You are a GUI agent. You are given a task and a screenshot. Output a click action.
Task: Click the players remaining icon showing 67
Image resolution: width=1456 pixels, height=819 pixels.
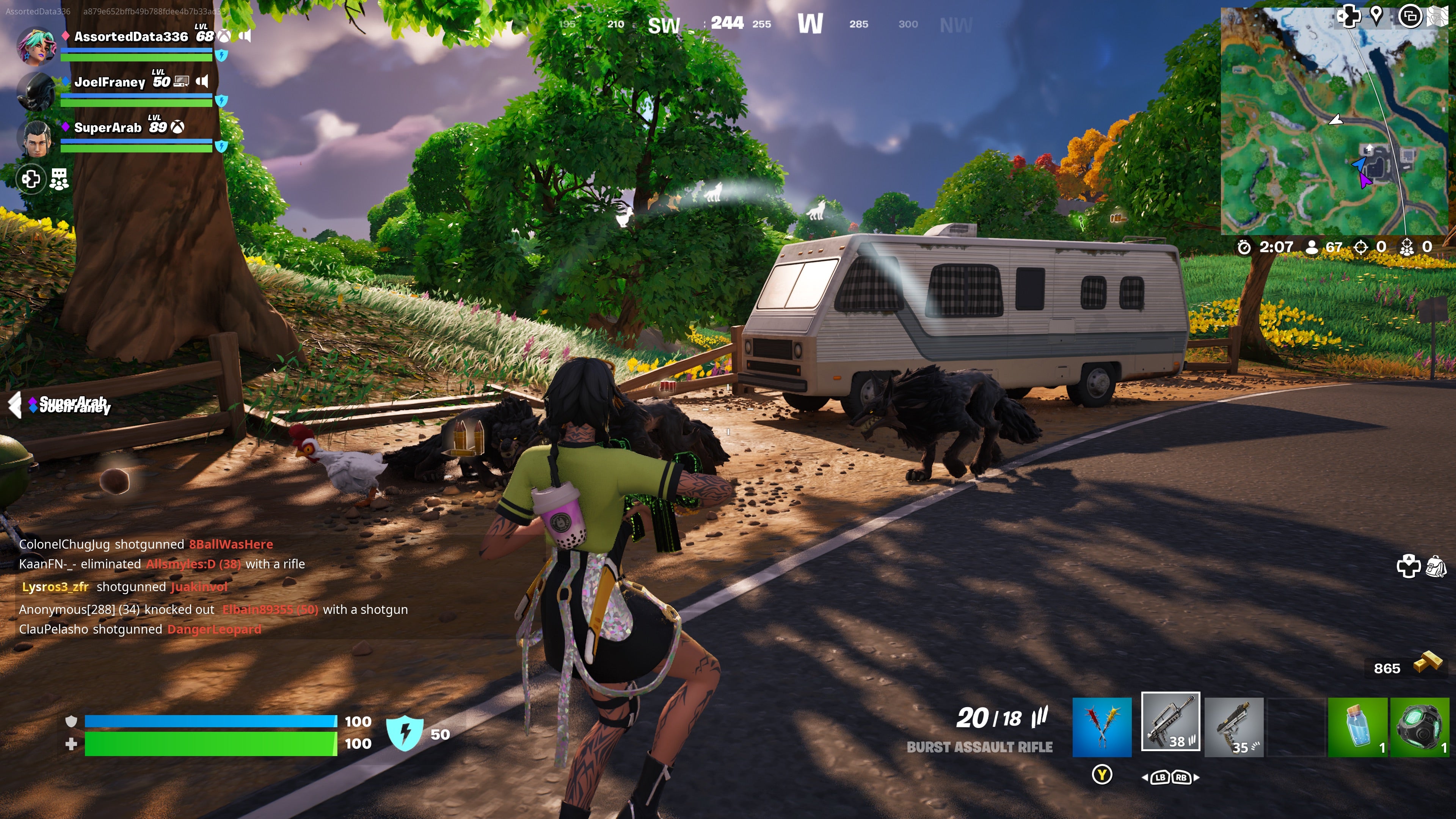tap(1312, 246)
